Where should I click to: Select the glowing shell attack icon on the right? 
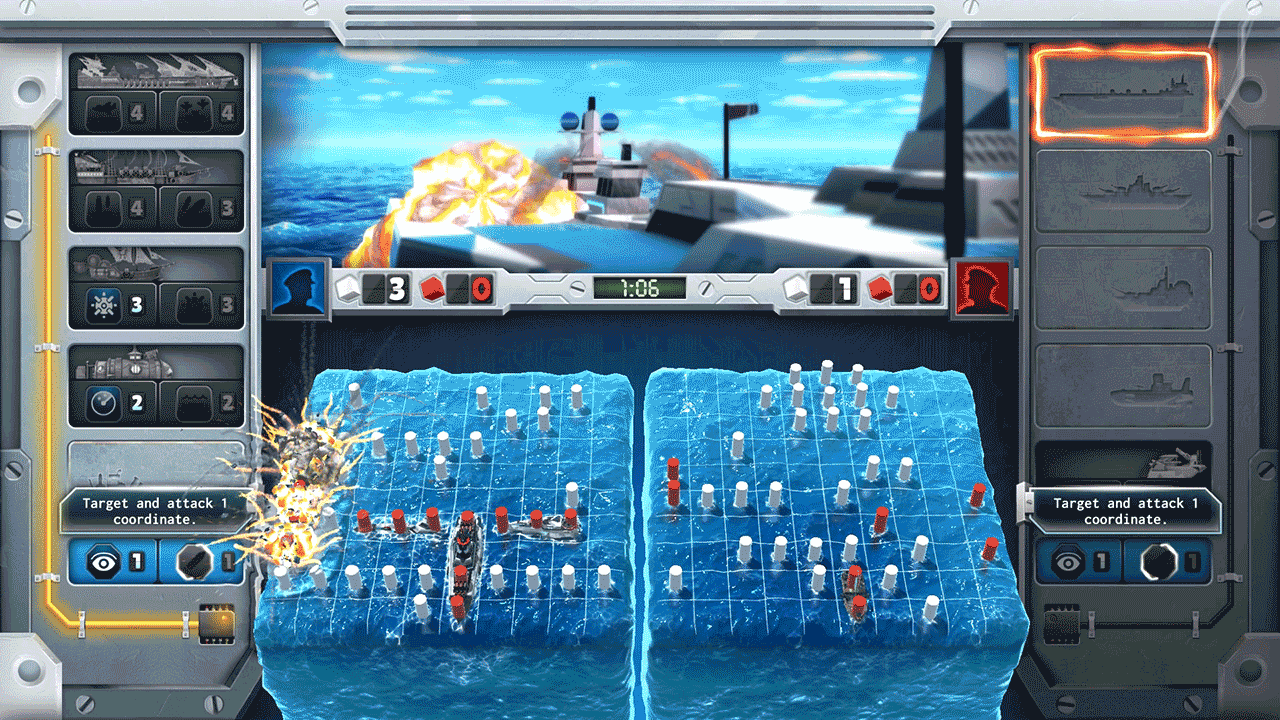(1160, 560)
